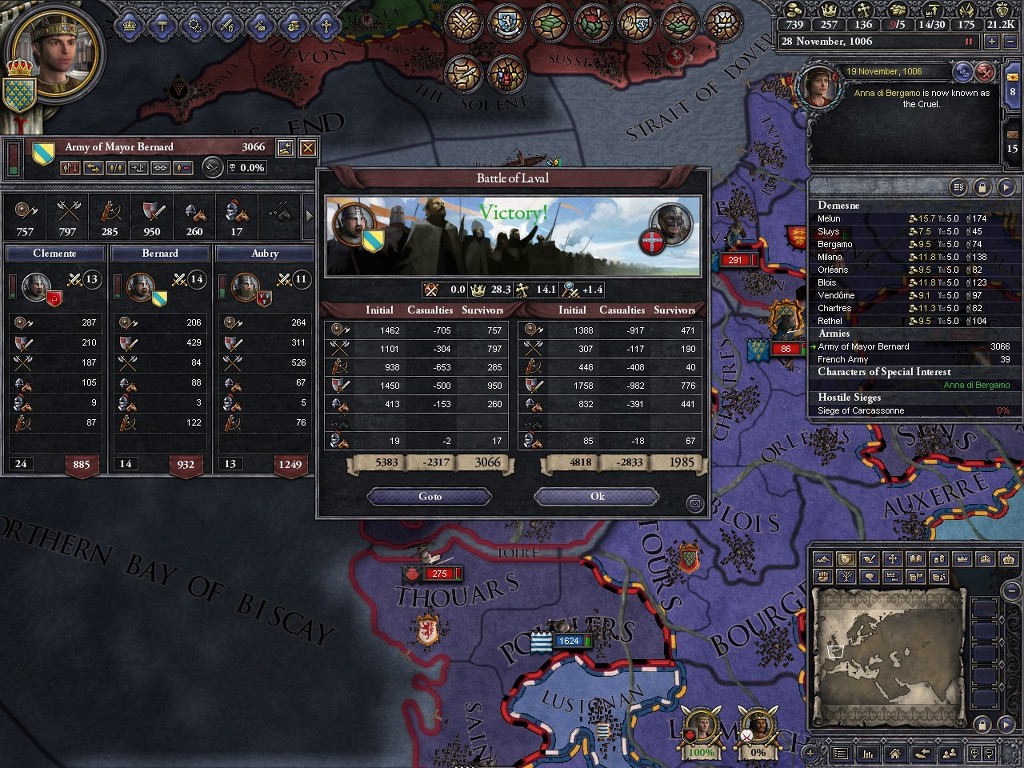Select Aubry's flank leader portrait
Viewport: 1024px width, 768px height.
click(x=244, y=286)
